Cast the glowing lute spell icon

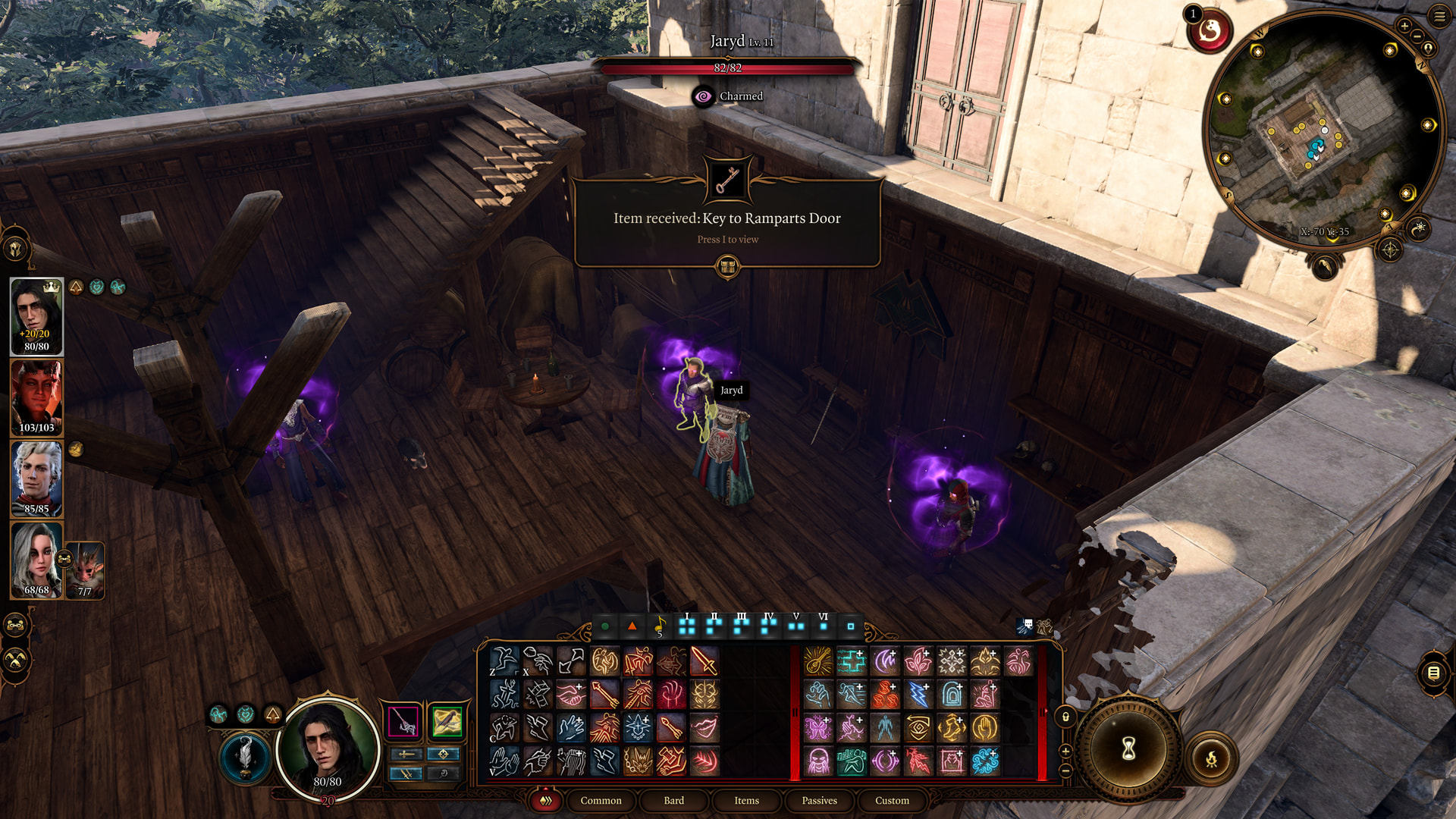(818, 661)
